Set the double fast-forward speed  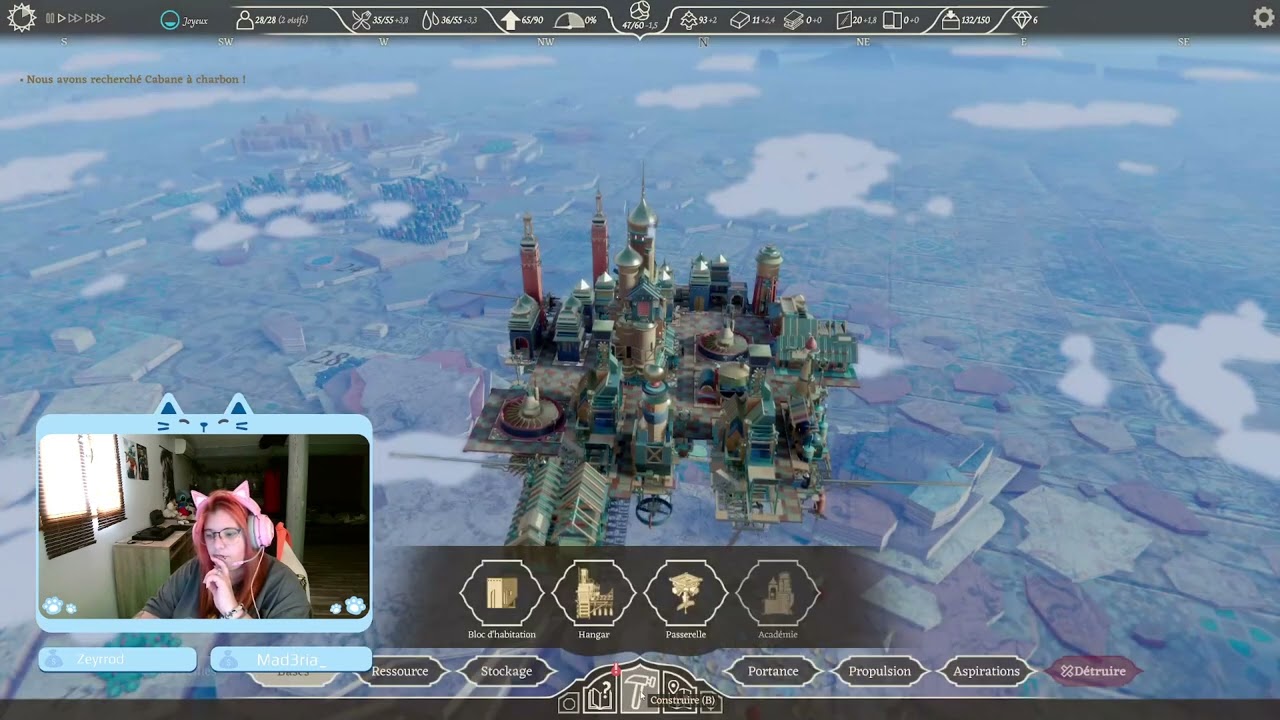tap(75, 18)
